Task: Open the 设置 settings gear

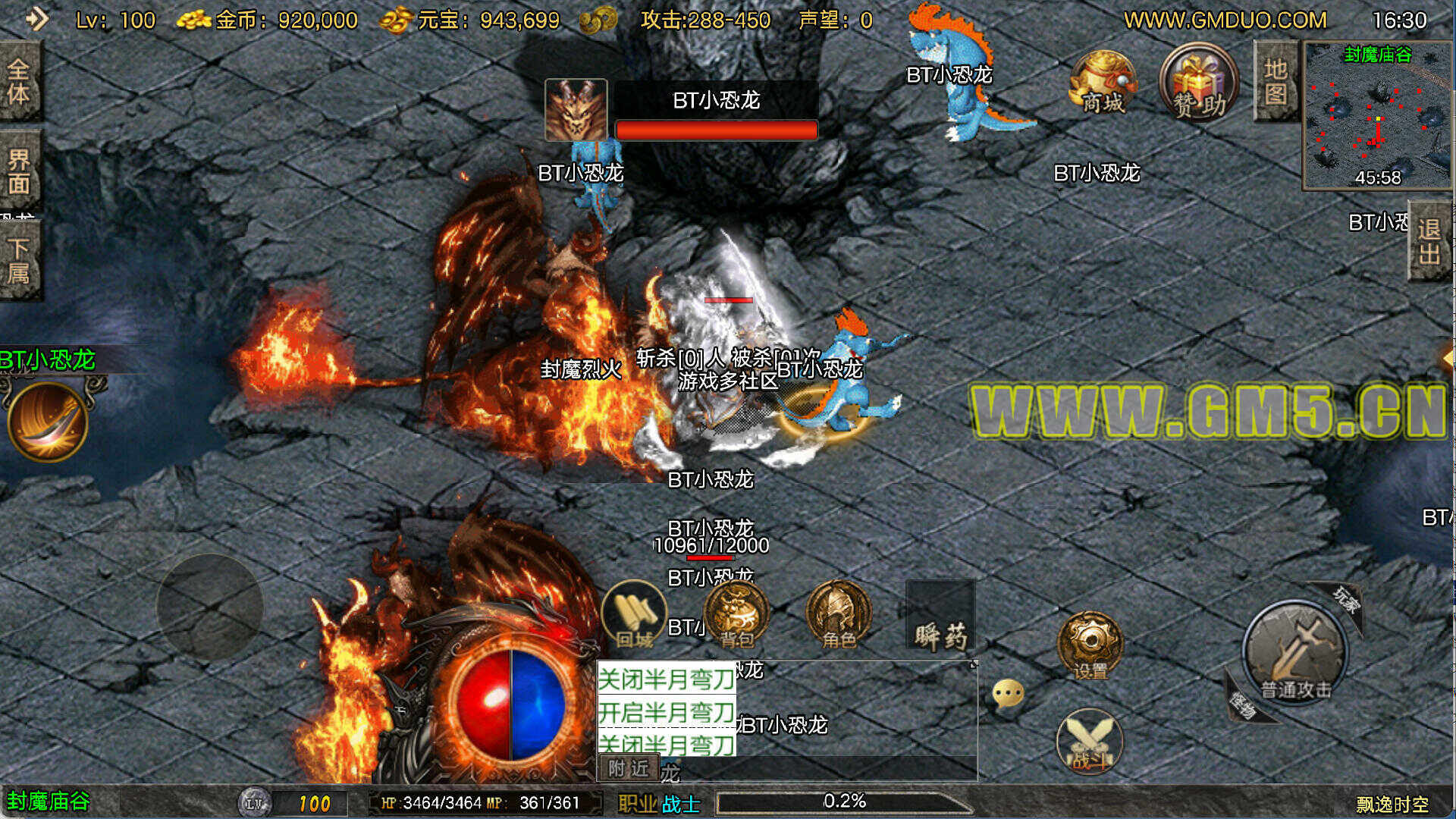Action: coord(1090,645)
